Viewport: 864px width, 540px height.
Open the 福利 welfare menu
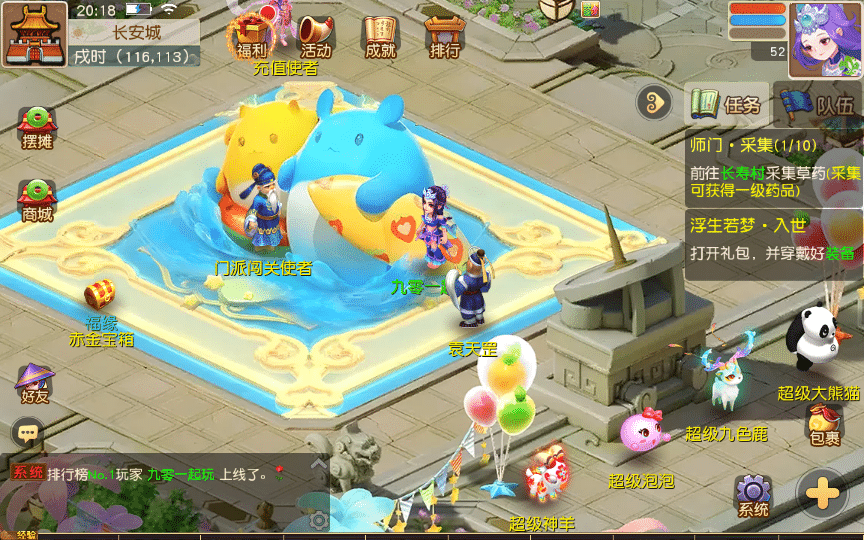tap(251, 36)
